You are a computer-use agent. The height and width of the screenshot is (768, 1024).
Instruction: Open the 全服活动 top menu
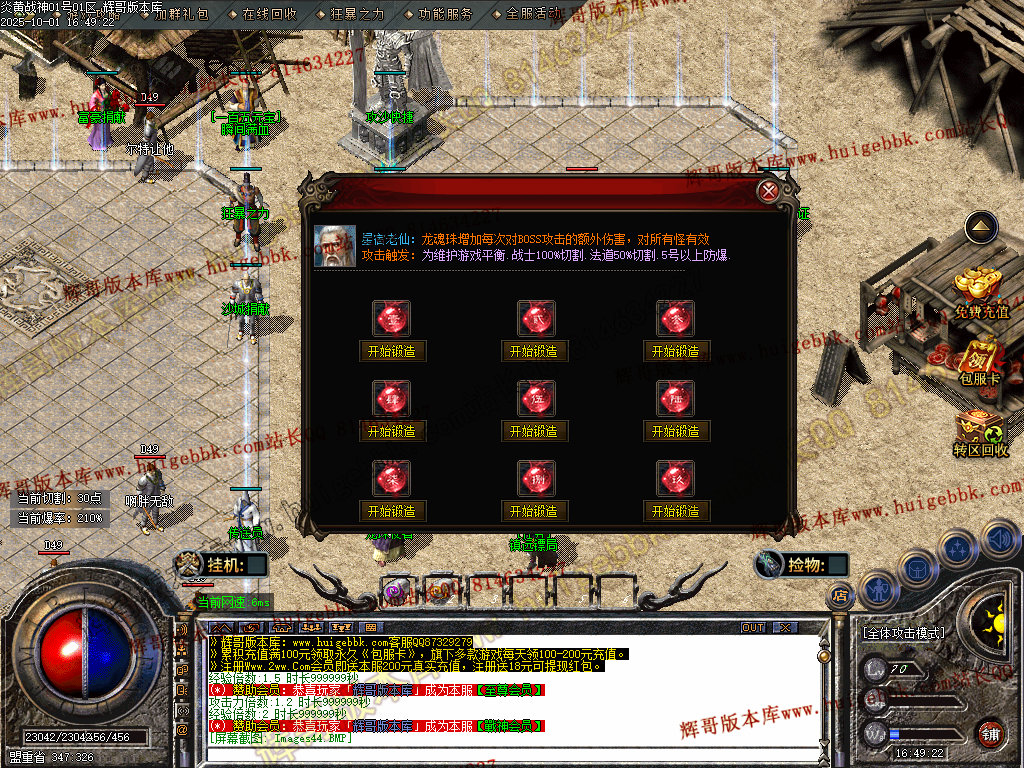coord(532,14)
